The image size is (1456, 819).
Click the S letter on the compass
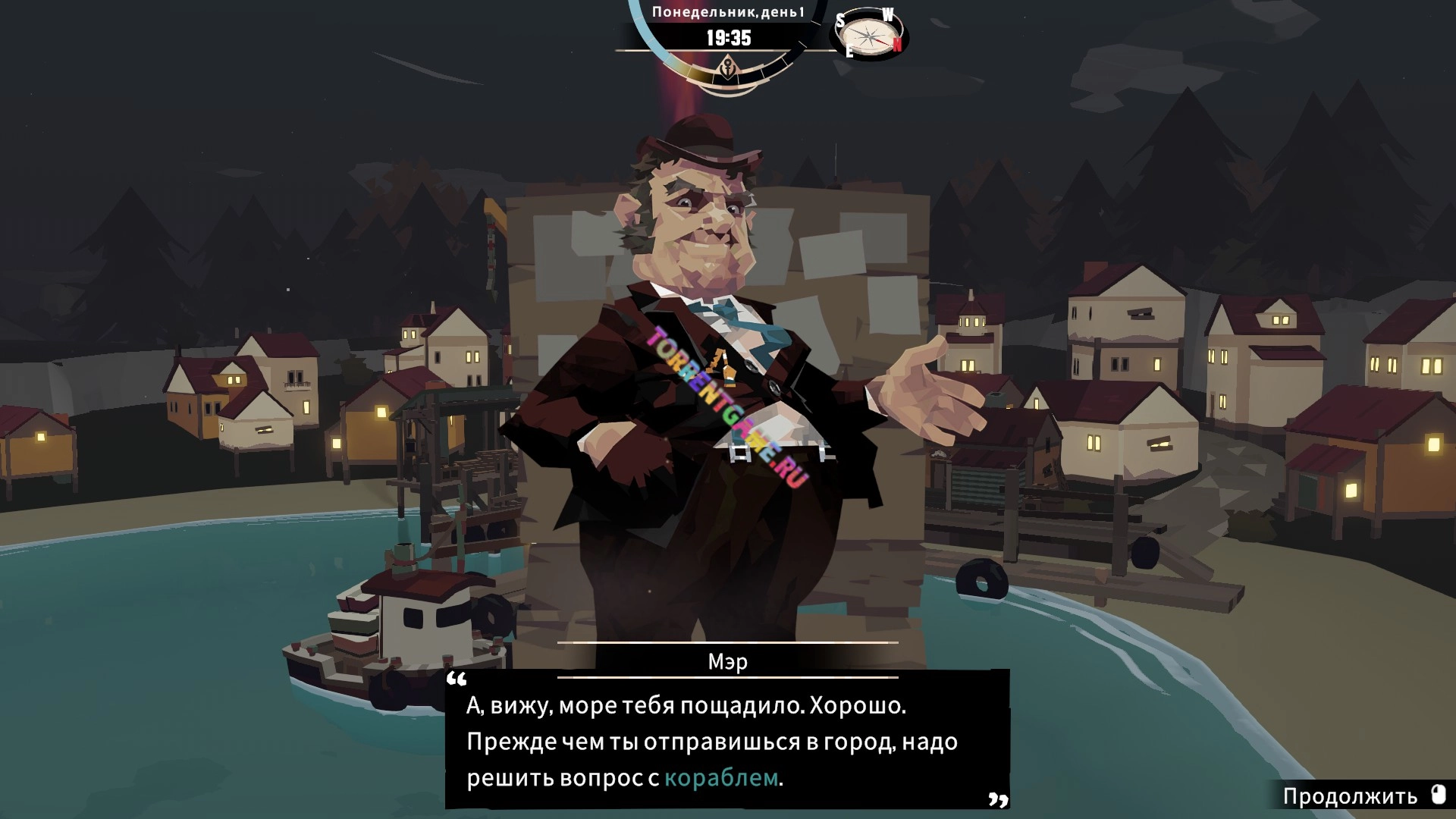[x=840, y=21]
